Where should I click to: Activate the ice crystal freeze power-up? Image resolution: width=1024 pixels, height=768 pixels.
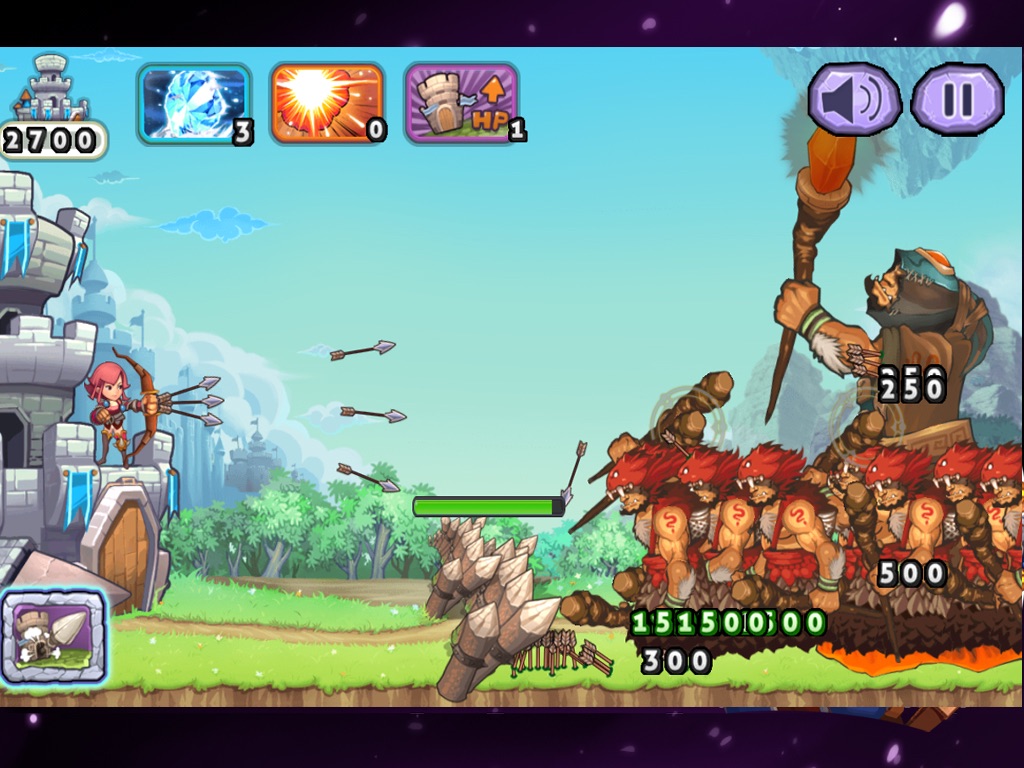click(193, 103)
